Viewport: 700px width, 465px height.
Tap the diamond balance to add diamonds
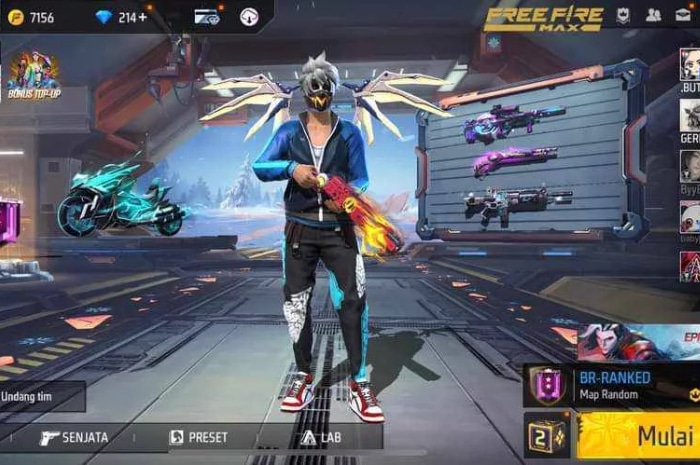[x=120, y=17]
